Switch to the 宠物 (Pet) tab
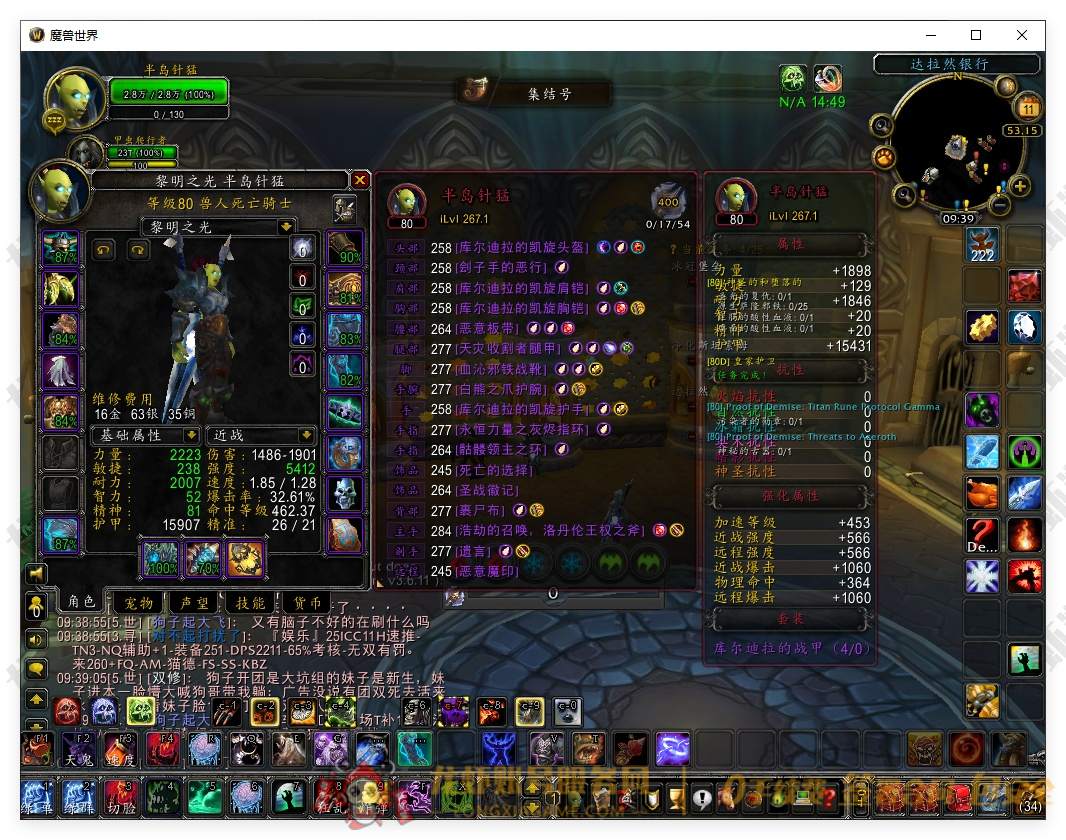This screenshot has width=1066, height=840. [x=138, y=603]
